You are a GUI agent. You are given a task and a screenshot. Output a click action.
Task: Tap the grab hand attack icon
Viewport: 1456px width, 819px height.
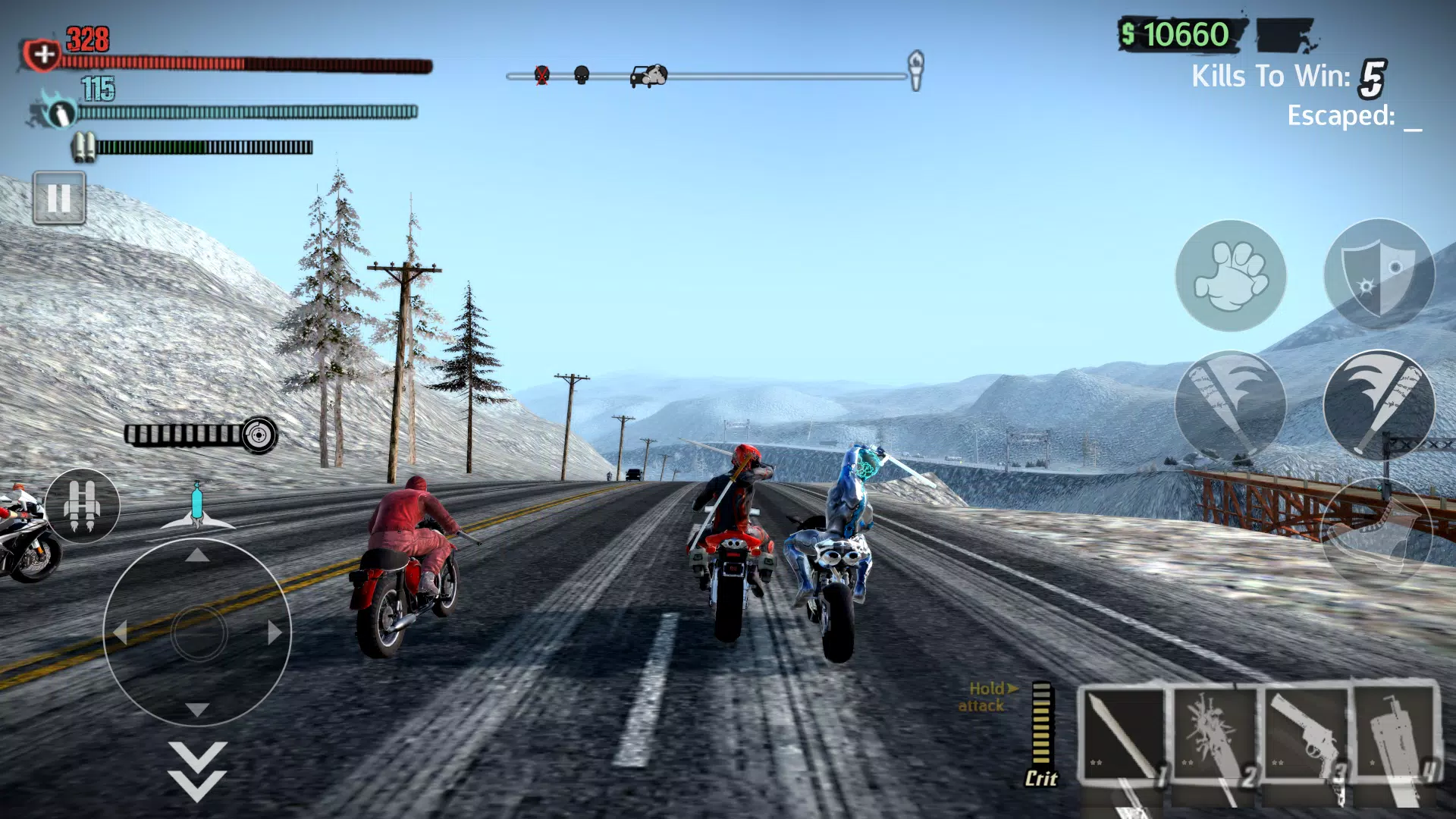click(1230, 277)
